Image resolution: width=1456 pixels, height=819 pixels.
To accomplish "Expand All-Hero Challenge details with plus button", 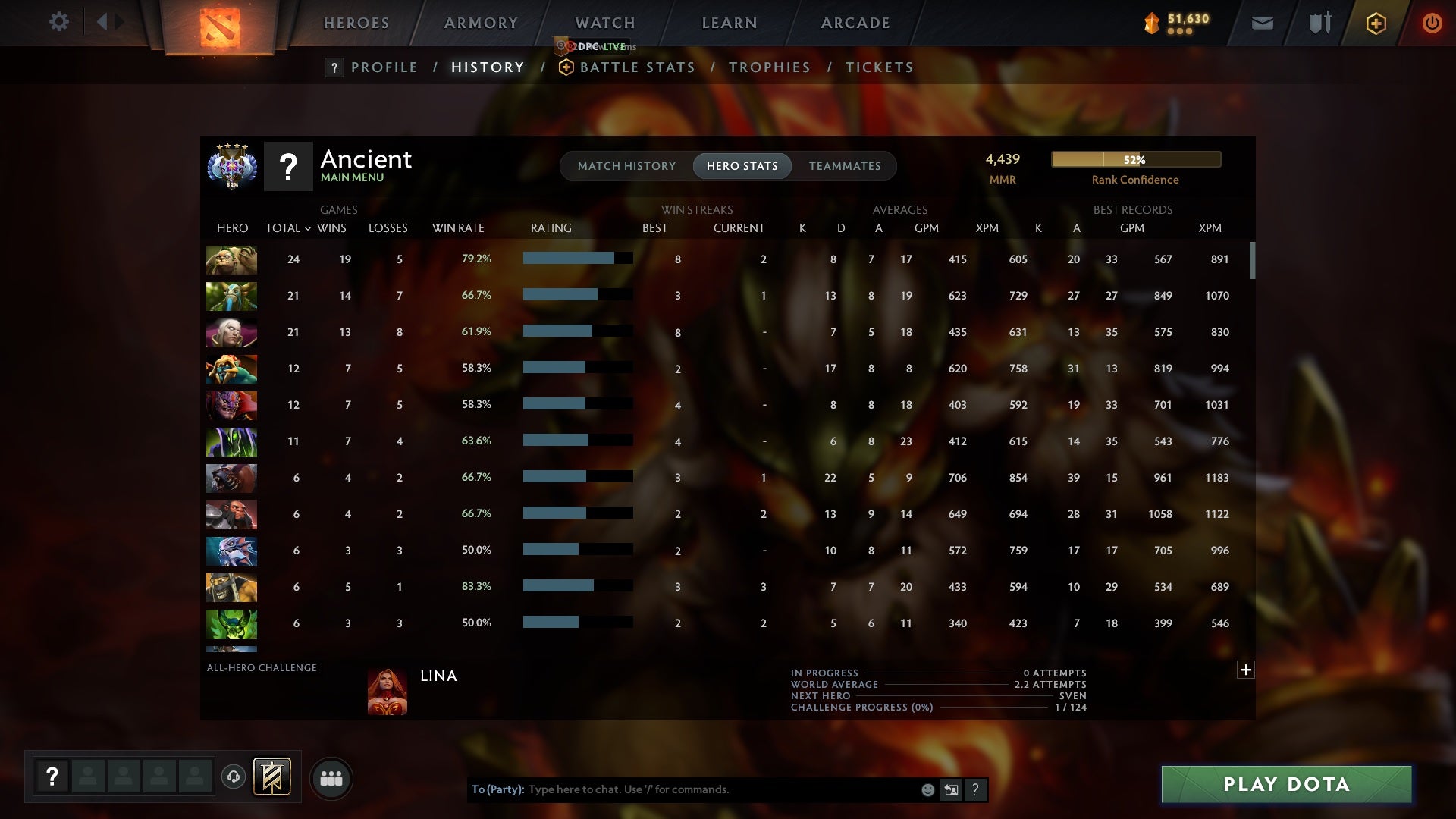I will pyautogui.click(x=1246, y=670).
